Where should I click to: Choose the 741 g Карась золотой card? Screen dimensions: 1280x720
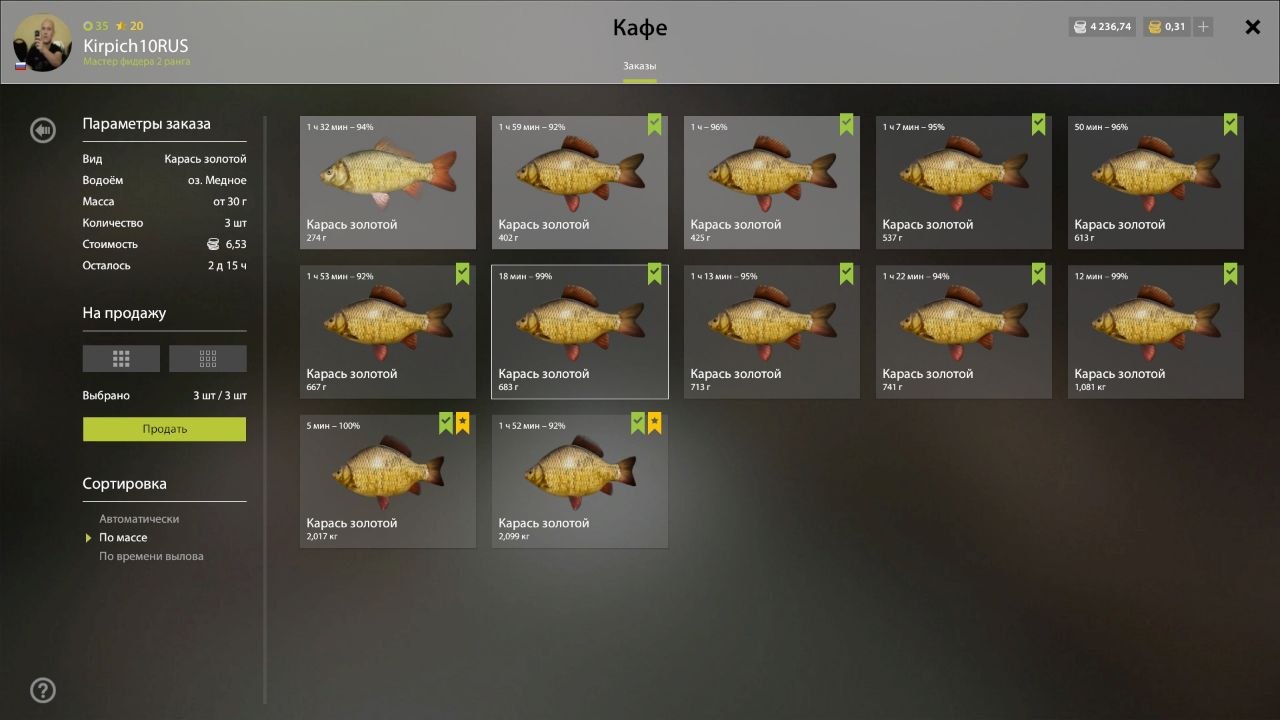[x=963, y=331]
